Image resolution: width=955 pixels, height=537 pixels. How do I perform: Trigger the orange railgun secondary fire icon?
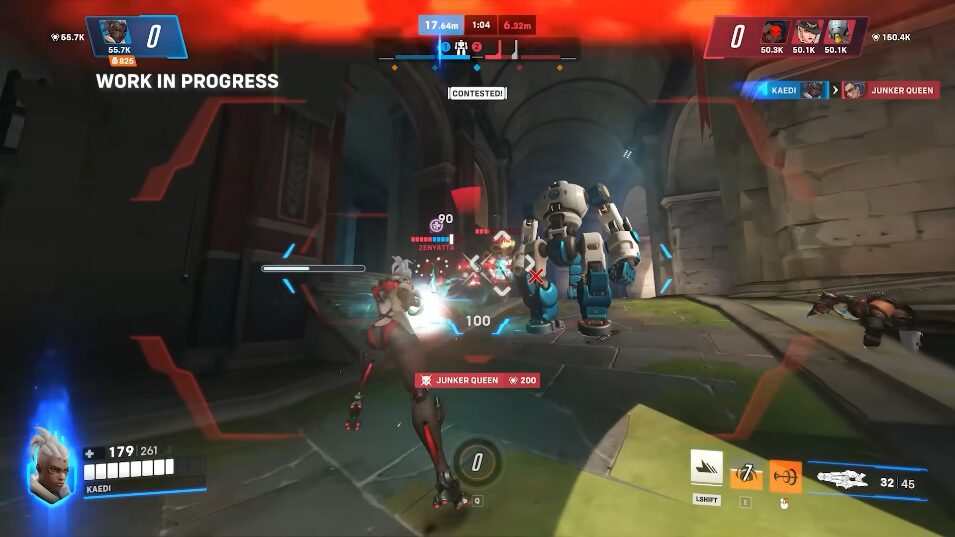point(785,476)
